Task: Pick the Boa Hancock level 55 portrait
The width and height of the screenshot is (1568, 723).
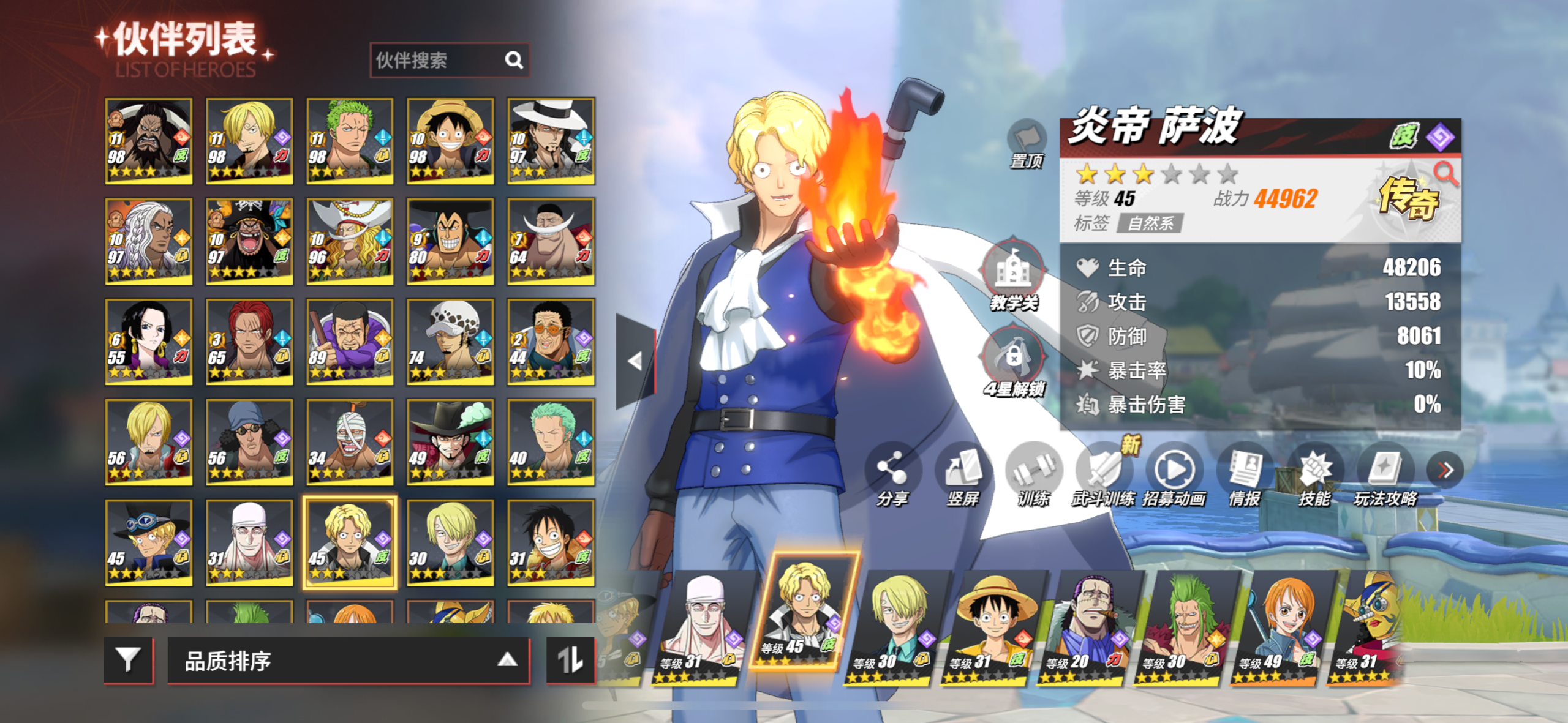Action: (x=149, y=342)
